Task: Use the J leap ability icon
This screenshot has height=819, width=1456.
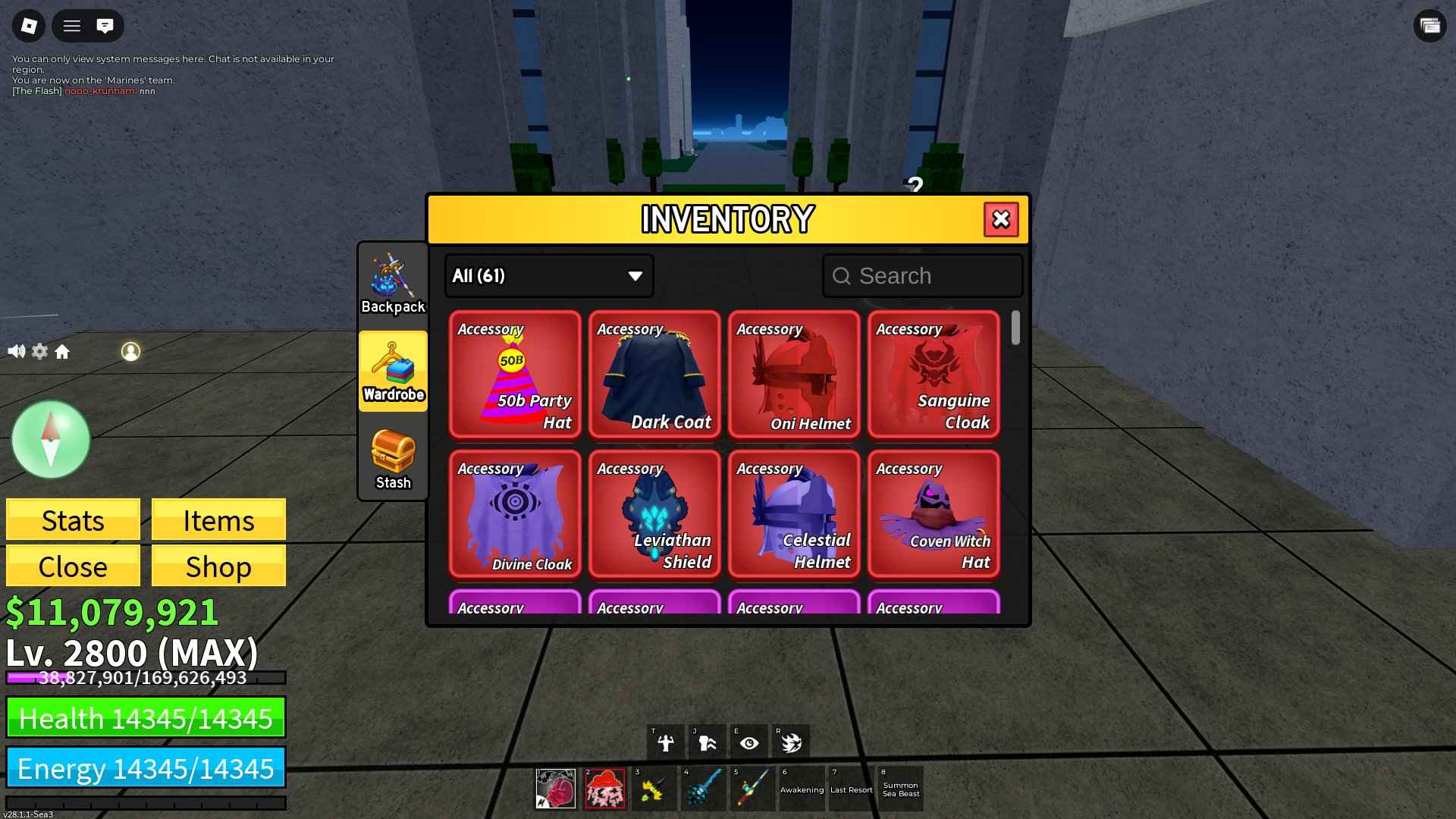Action: pos(706,742)
